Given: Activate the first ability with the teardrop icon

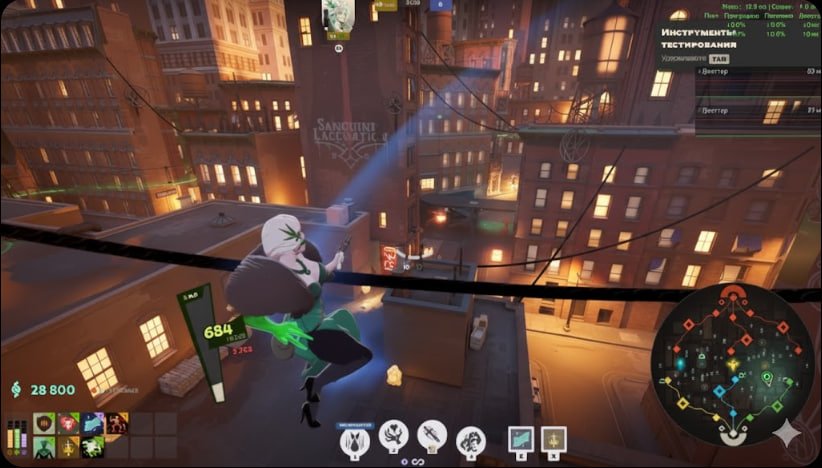Looking at the screenshot, I should click(355, 437).
